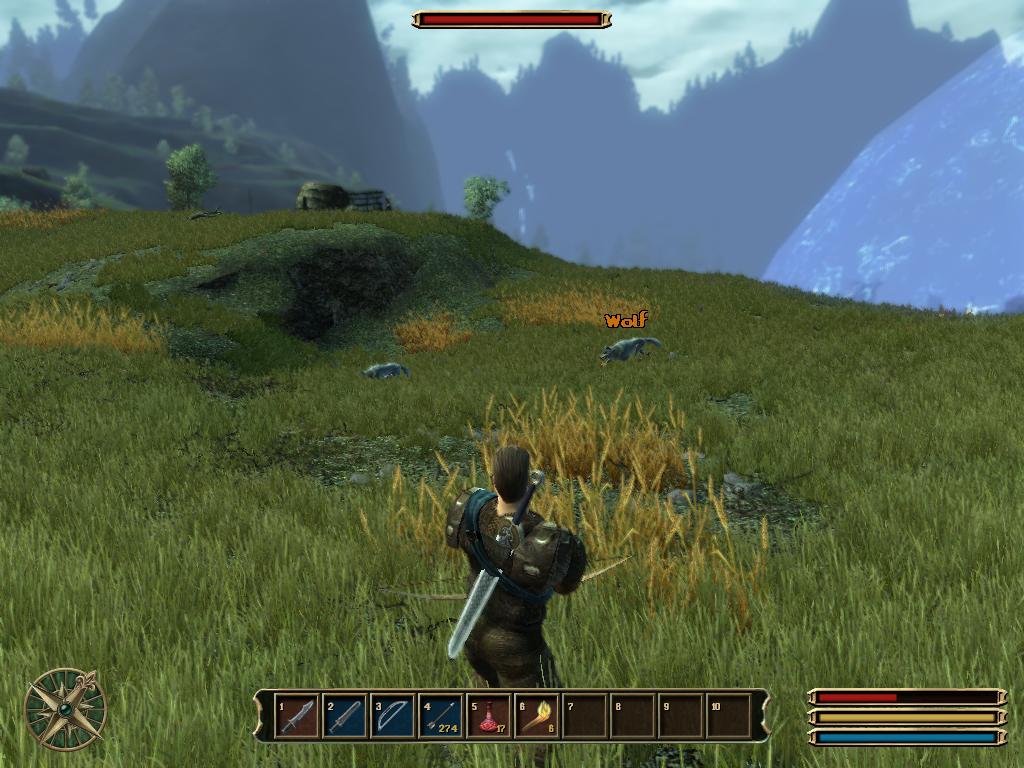Activate the torch hotbar slot
This screenshot has height=768, width=1024.
pos(537,716)
